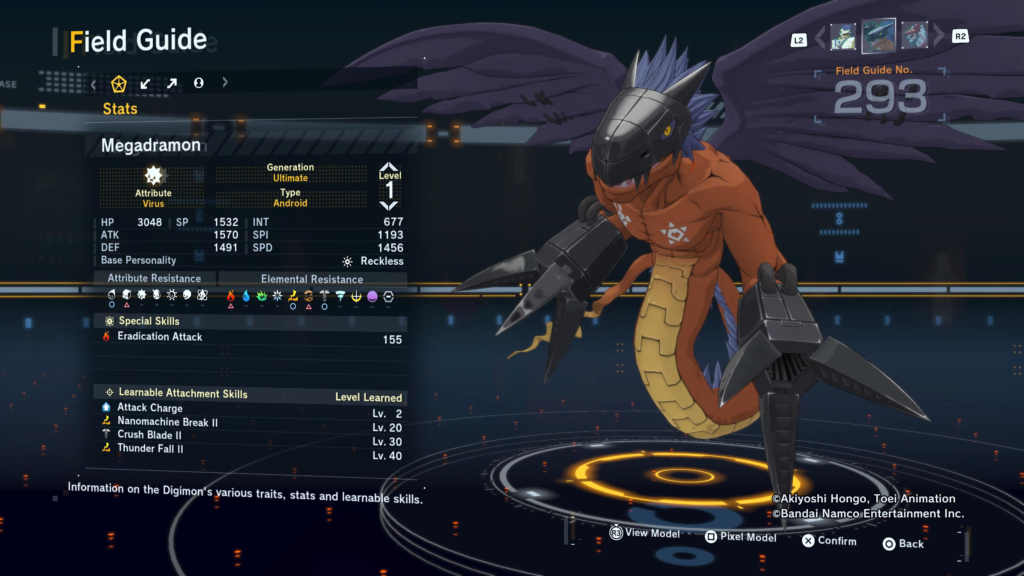
Task: Select the highlighted Megadramon thumbnail
Action: (x=879, y=36)
